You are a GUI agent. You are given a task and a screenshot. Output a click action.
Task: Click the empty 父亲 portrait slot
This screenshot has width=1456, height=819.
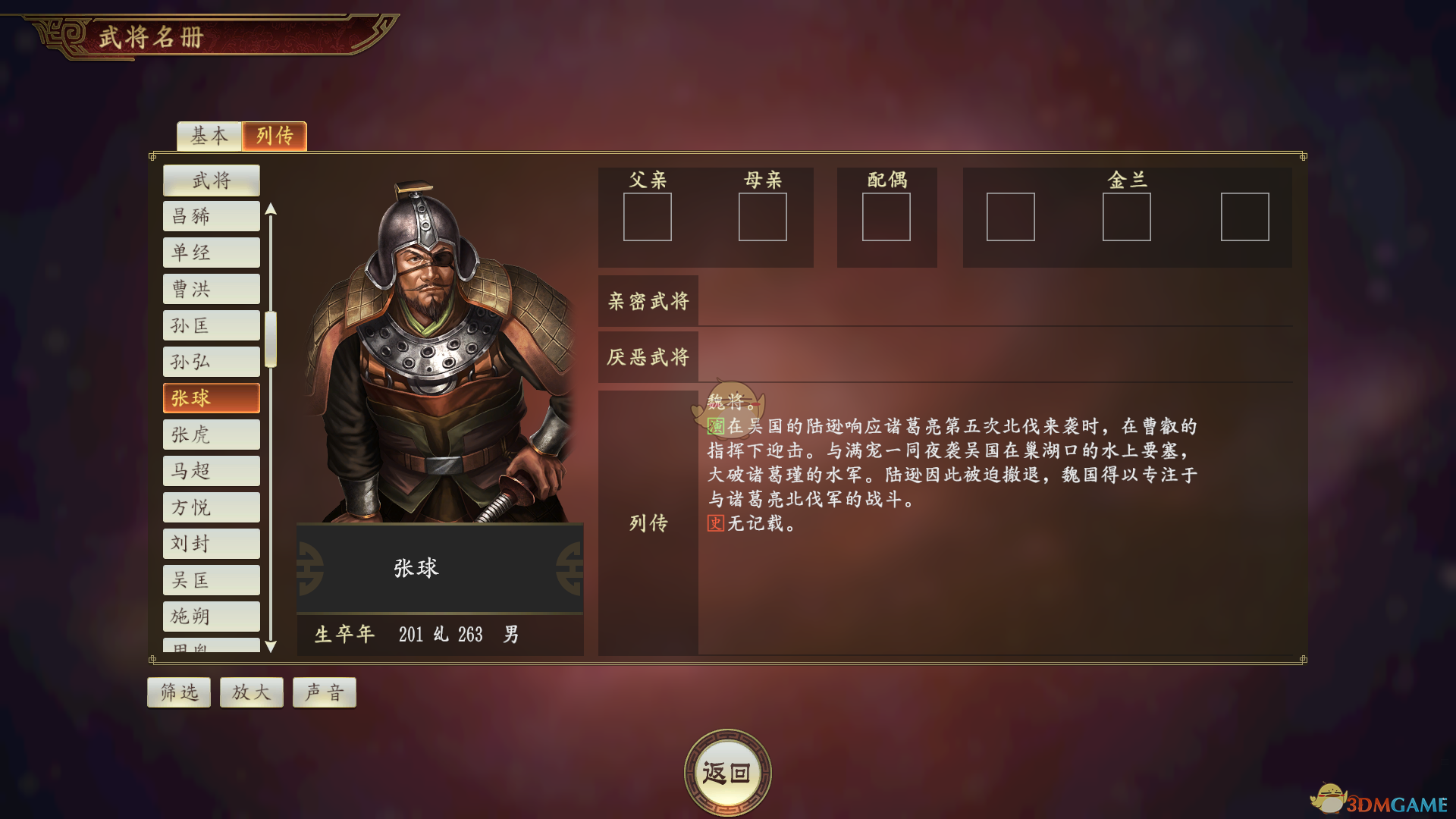pos(648,217)
